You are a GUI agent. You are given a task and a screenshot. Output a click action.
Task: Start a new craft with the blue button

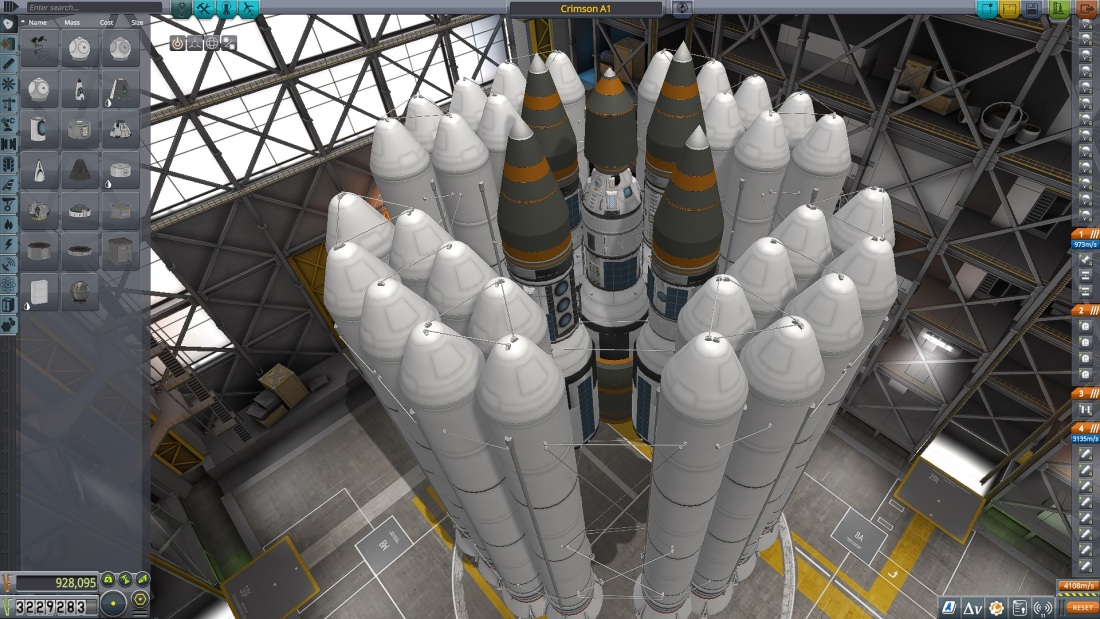pyautogui.click(x=987, y=9)
